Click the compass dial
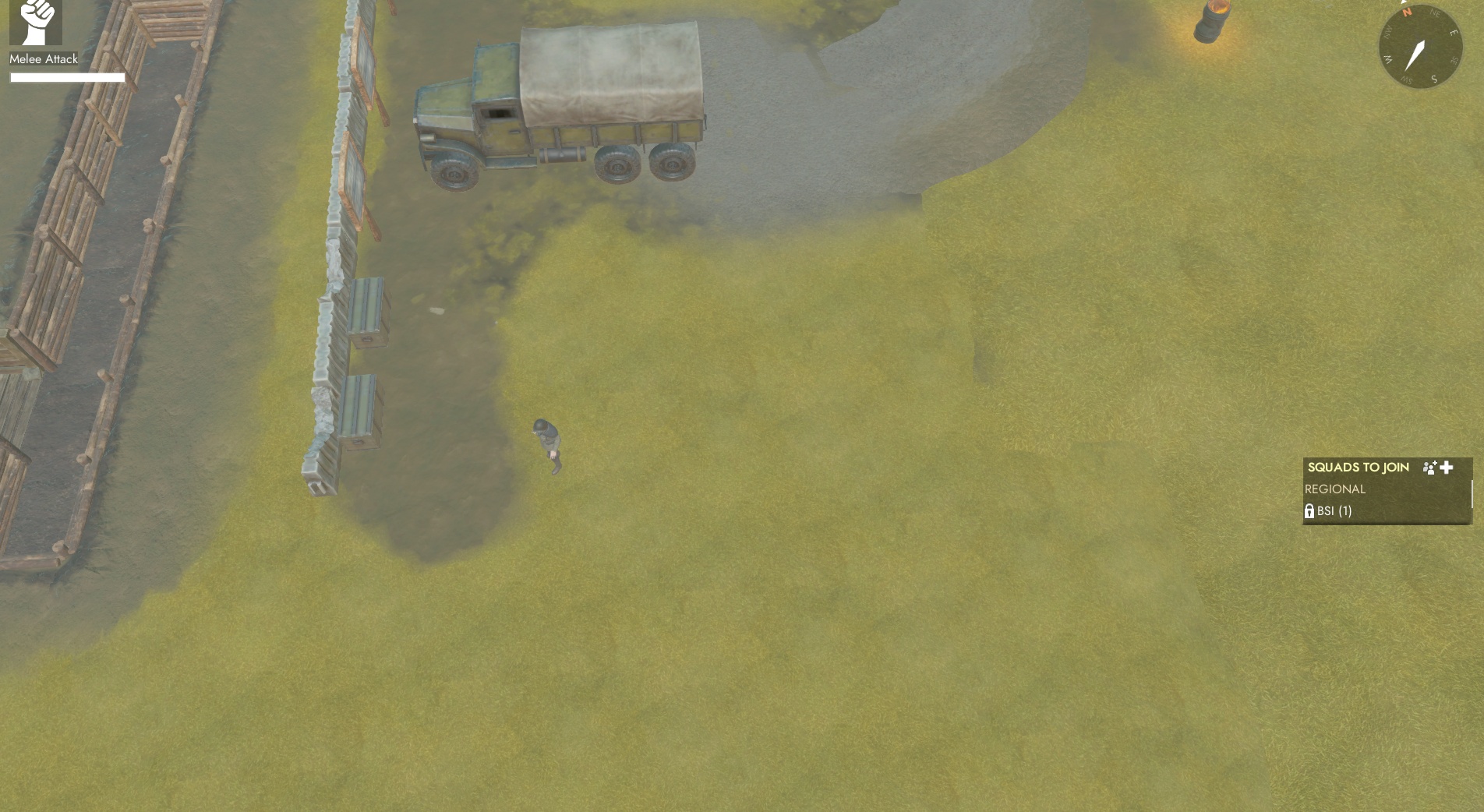 click(1419, 48)
